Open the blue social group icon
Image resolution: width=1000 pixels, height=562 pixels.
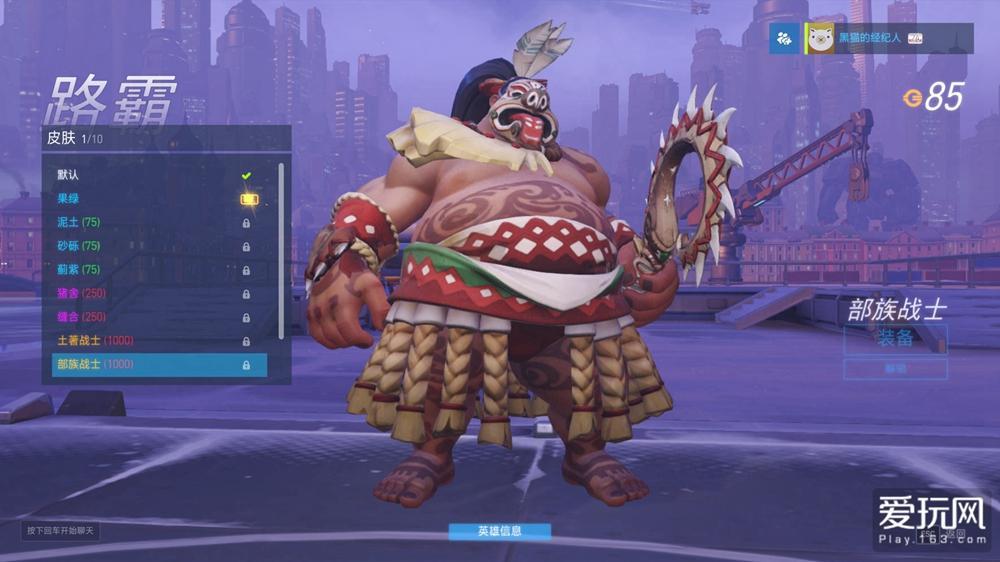point(784,38)
